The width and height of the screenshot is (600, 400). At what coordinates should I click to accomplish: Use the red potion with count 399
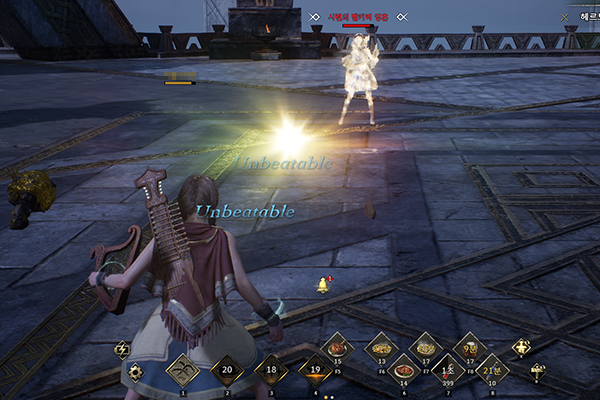pyautogui.click(x=447, y=370)
